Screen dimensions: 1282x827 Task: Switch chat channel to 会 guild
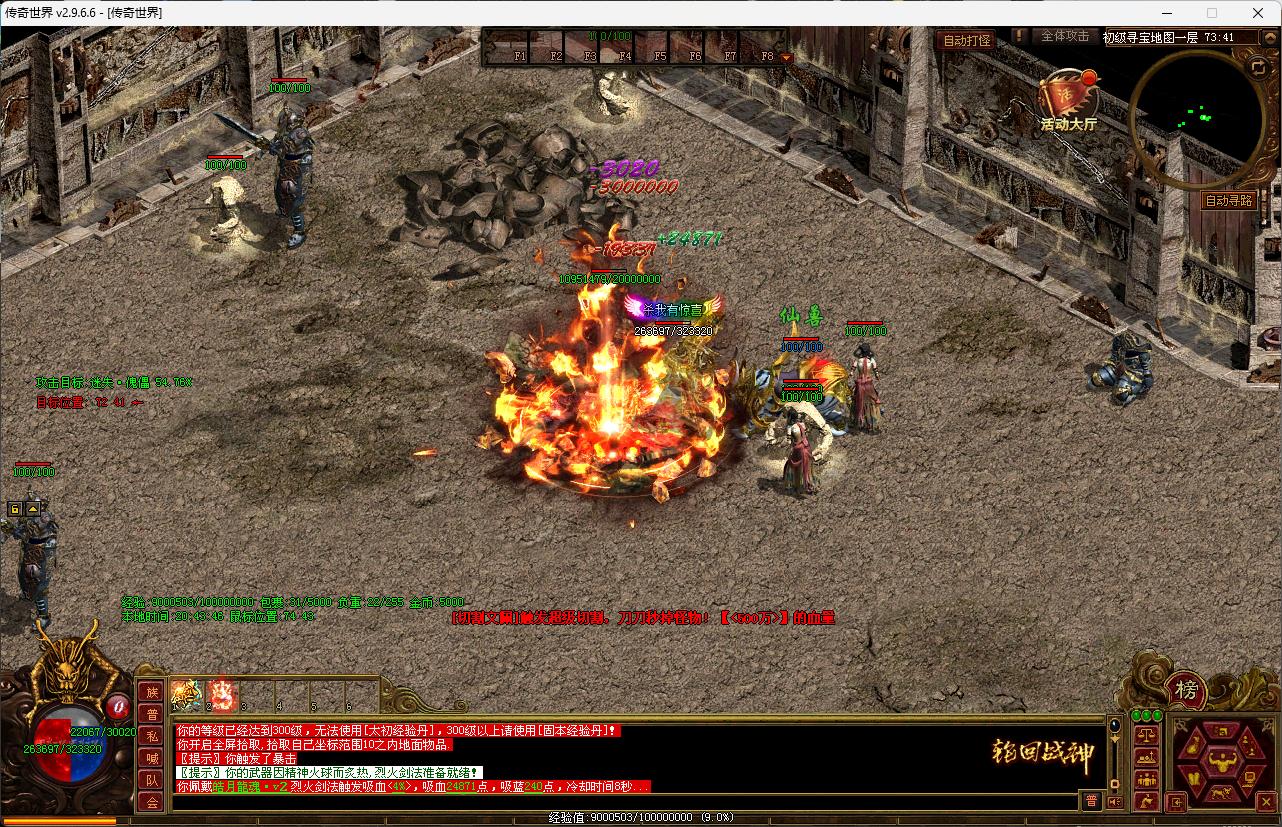pos(152,802)
